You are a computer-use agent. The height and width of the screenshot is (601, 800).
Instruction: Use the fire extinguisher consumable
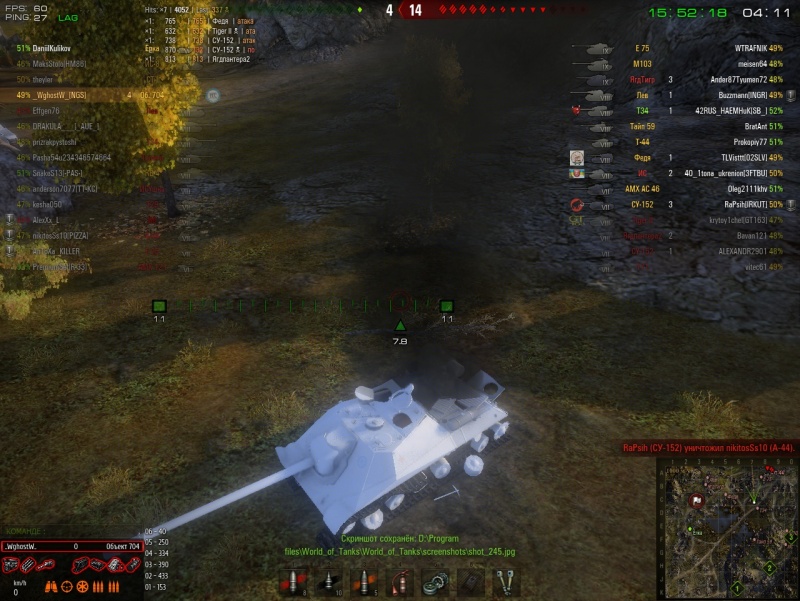coord(399,581)
